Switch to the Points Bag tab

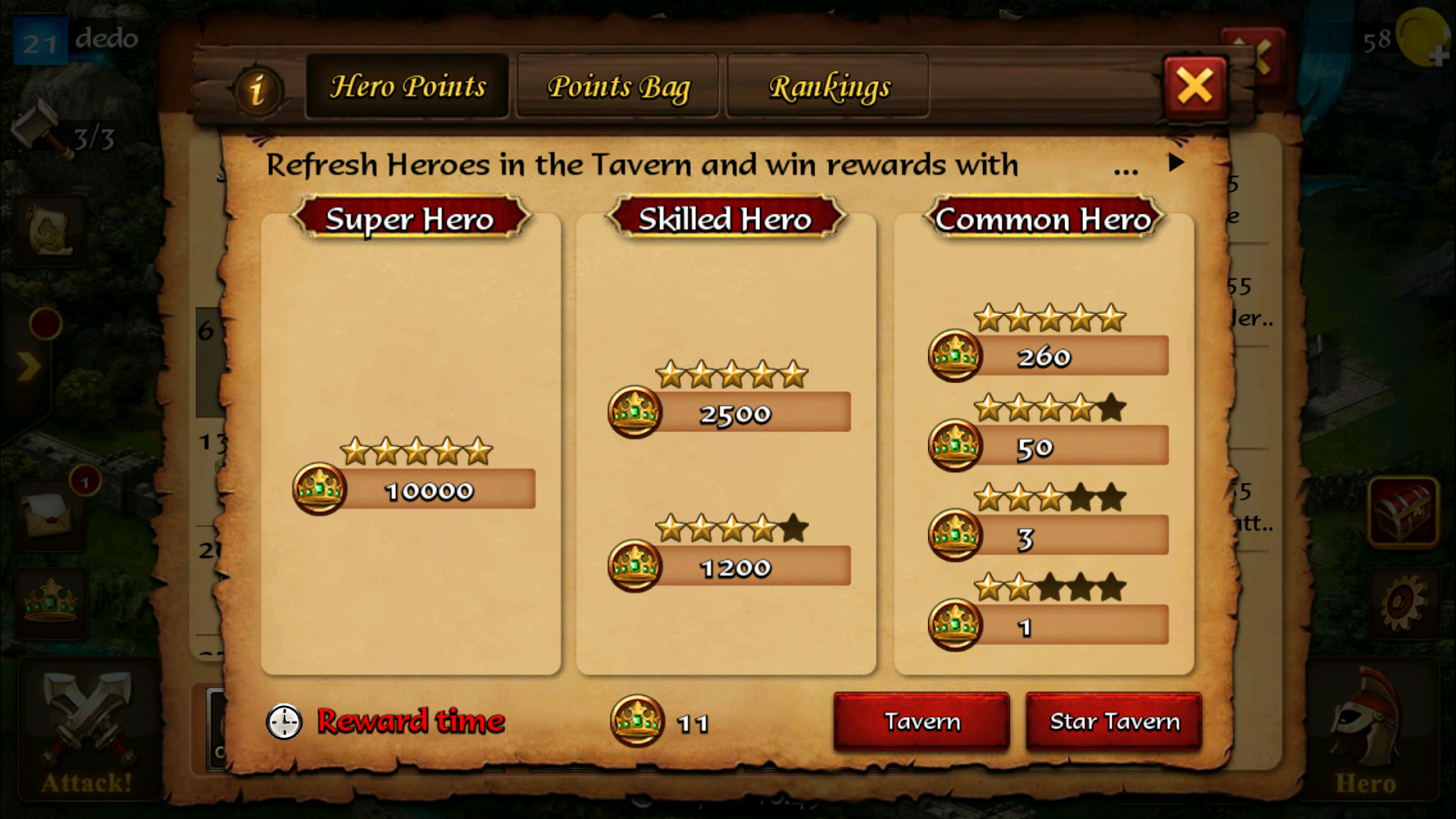pyautogui.click(x=617, y=86)
